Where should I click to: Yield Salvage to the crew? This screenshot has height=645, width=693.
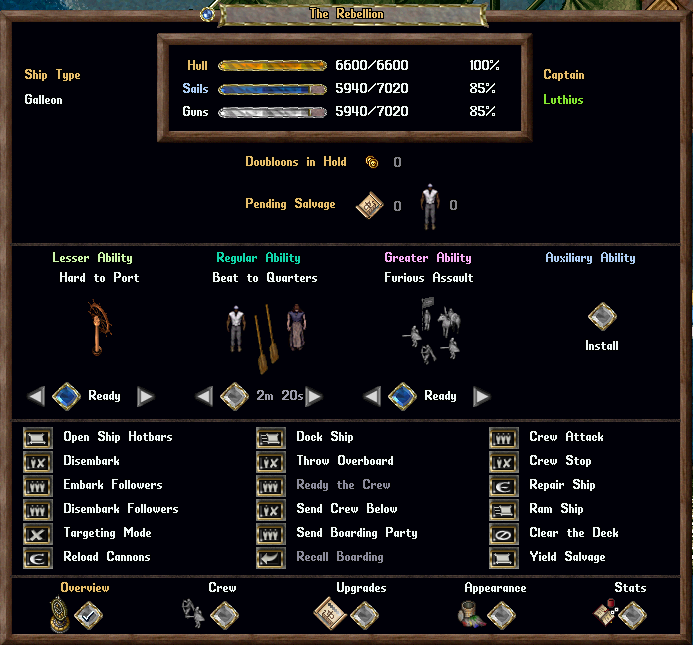click(504, 557)
